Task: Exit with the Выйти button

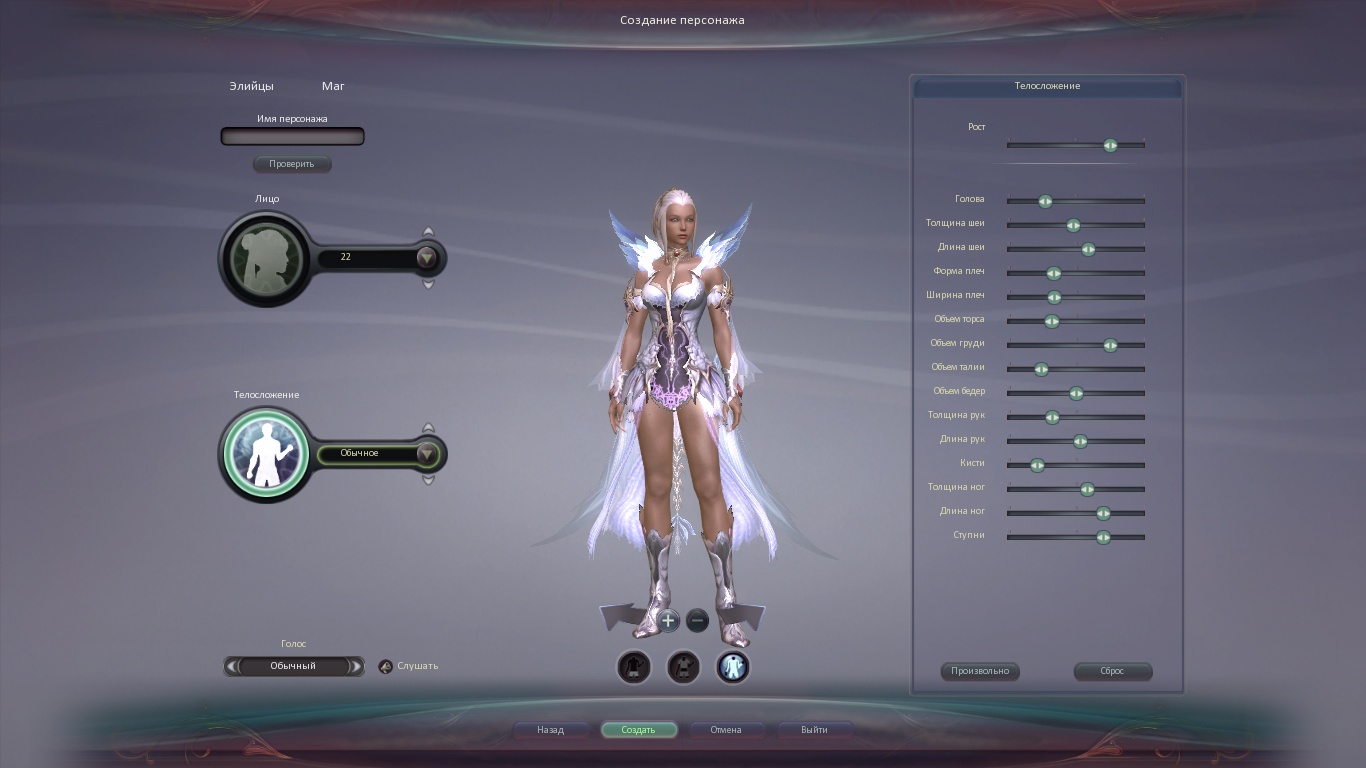Action: 814,730
